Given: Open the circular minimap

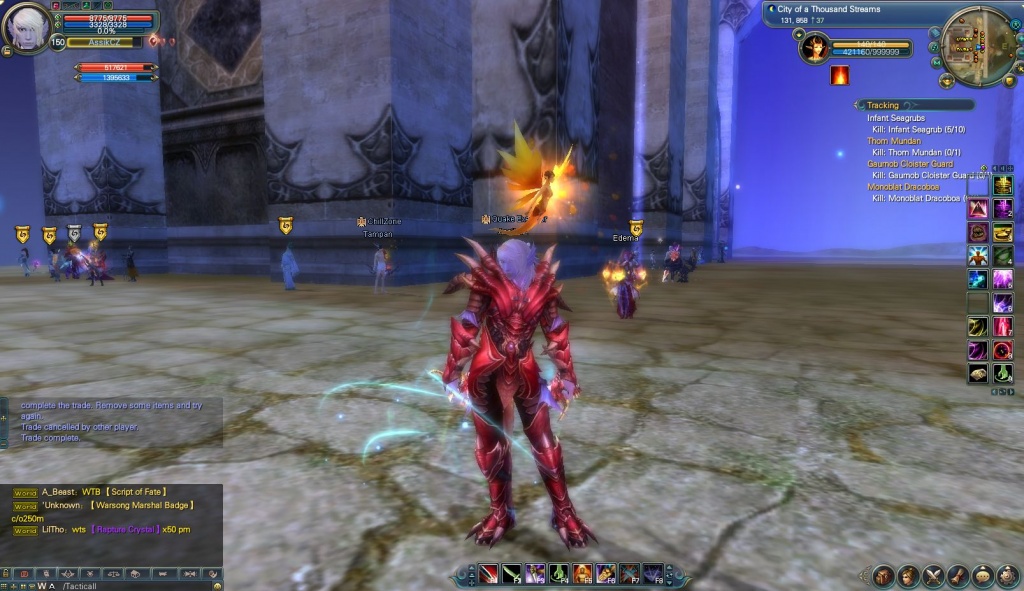Looking at the screenshot, I should 979,46.
